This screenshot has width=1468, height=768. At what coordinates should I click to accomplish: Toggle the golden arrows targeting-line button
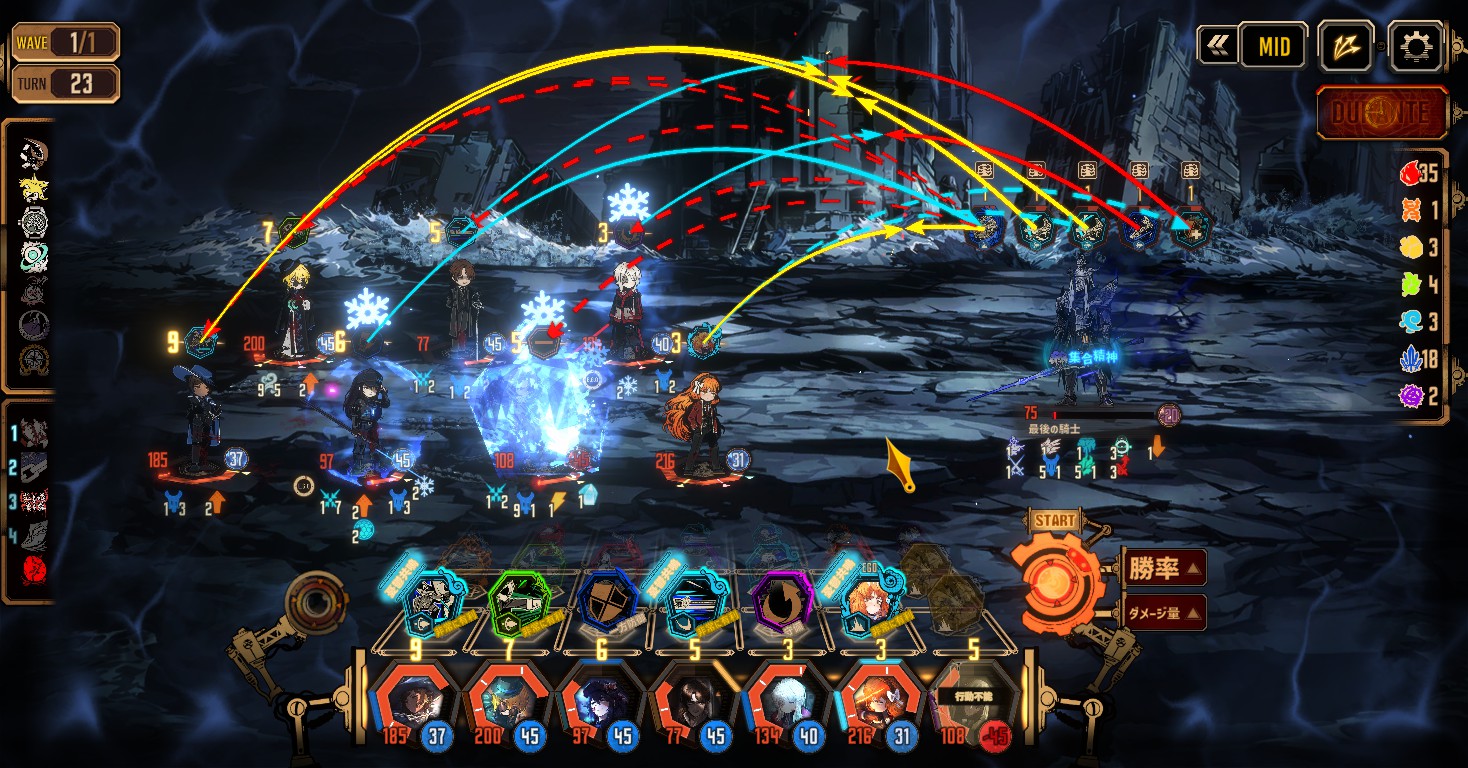(1345, 46)
